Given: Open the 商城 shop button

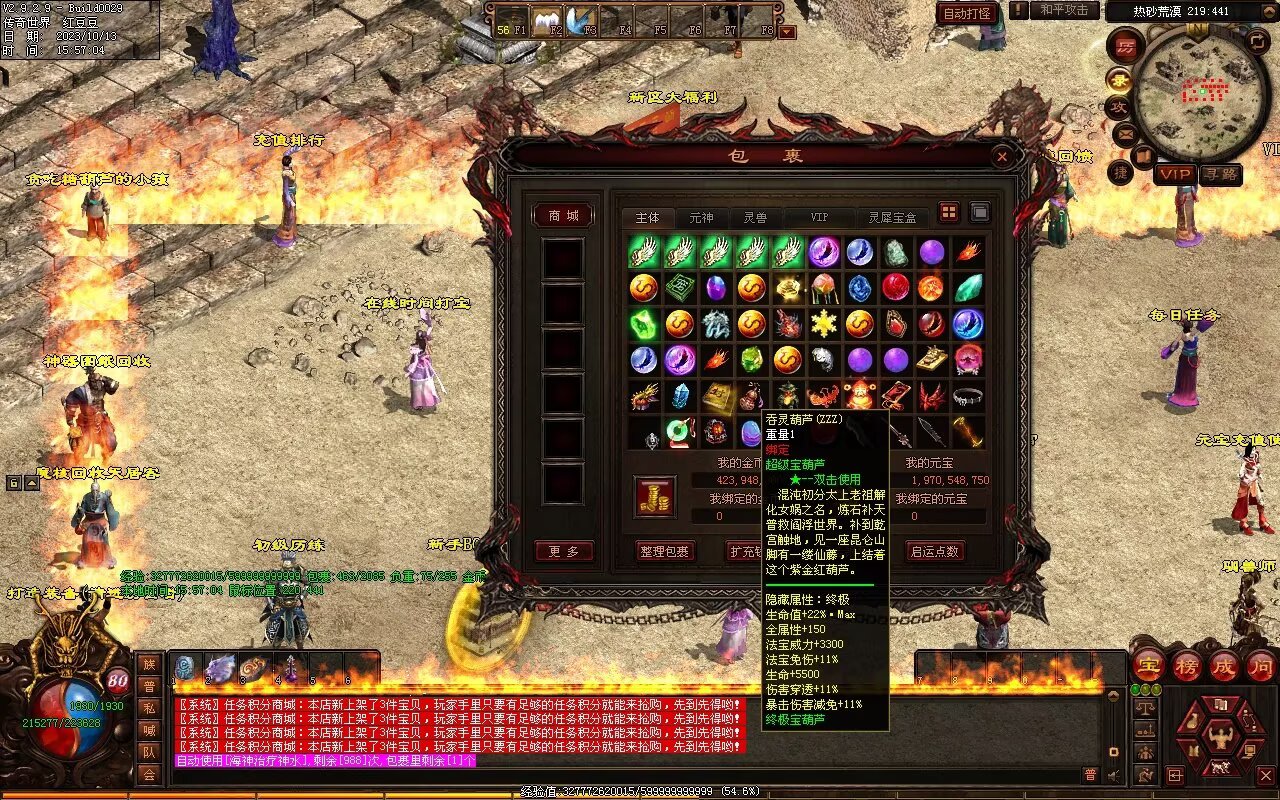Looking at the screenshot, I should [x=563, y=216].
